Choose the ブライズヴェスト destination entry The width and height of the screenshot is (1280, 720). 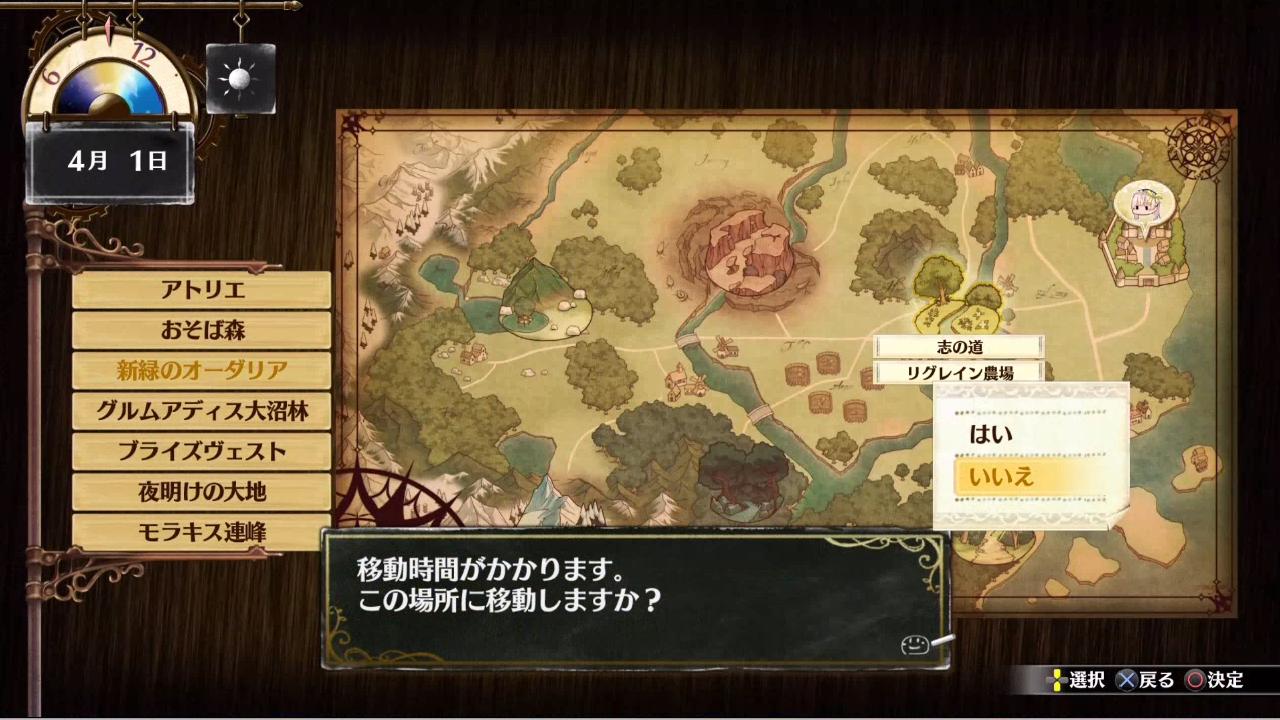pos(202,451)
